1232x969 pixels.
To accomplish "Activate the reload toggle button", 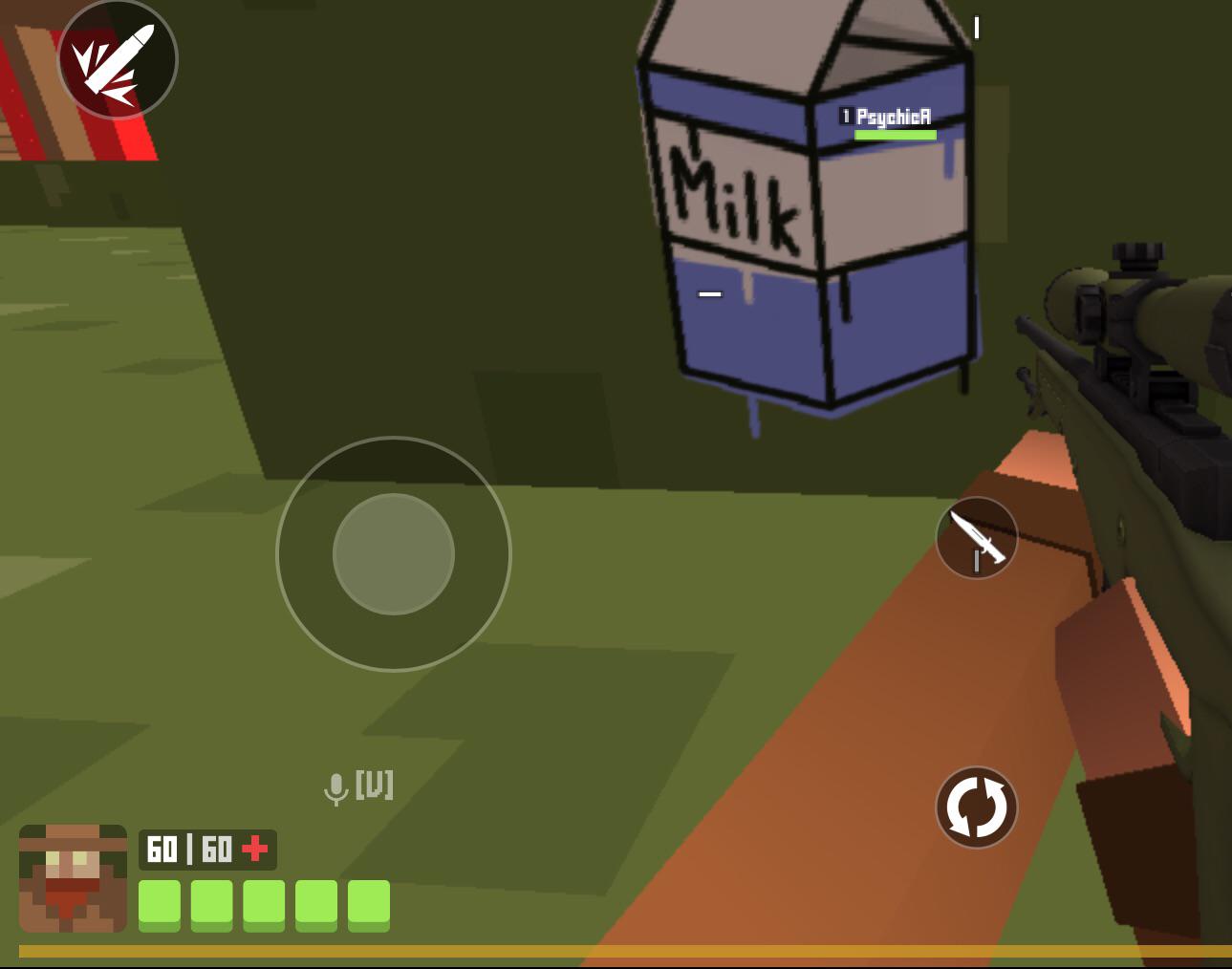I will [x=977, y=806].
